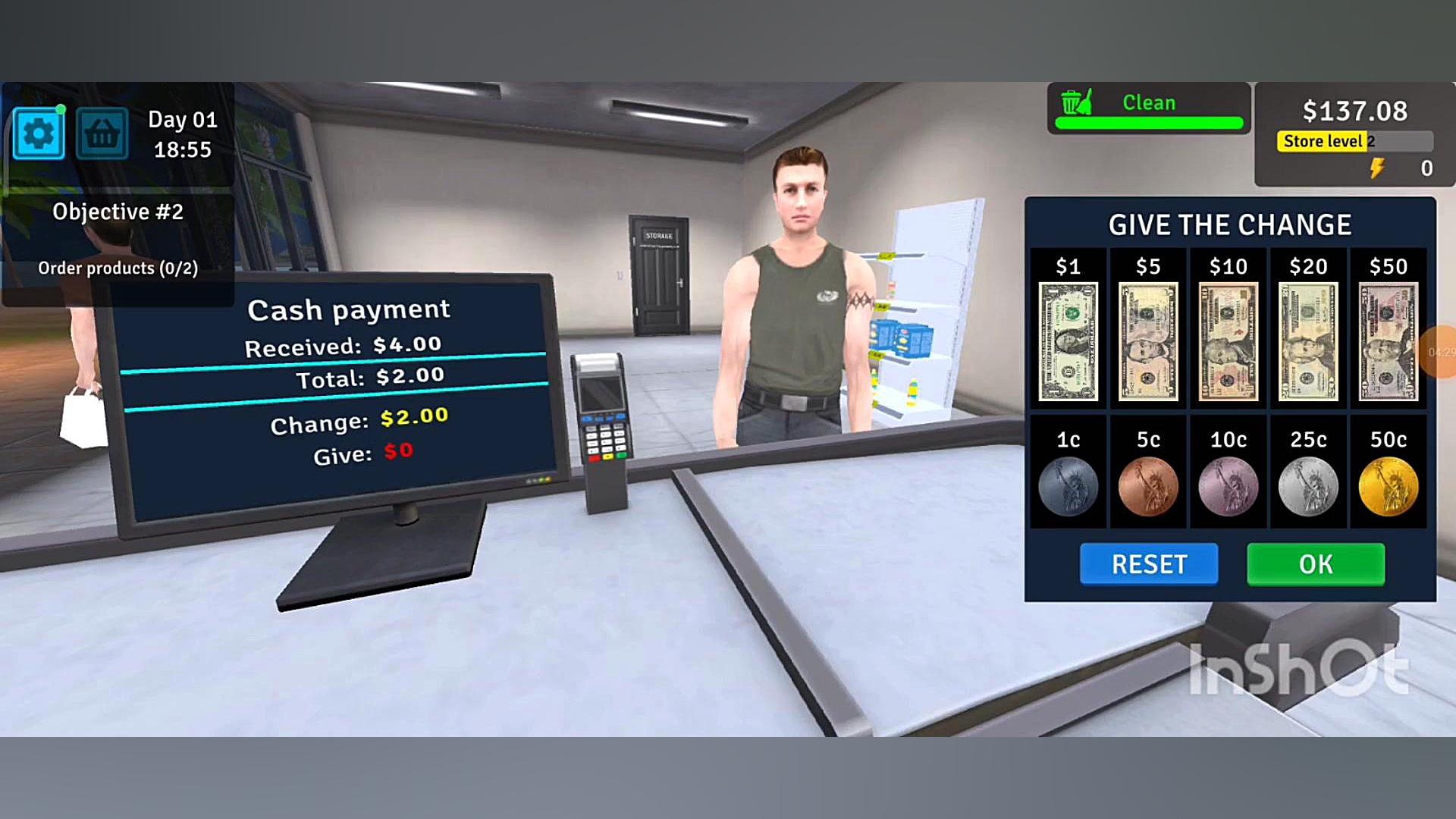This screenshot has height=819, width=1456.
Task: Select the 5c copper coin
Action: [x=1148, y=486]
